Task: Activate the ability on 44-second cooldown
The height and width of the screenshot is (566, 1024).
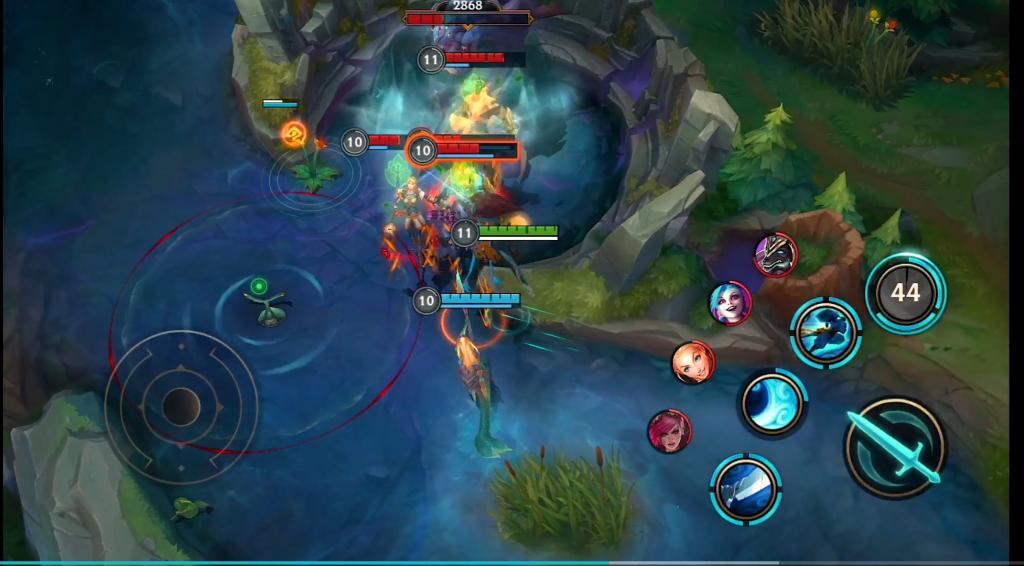Action: (x=905, y=292)
